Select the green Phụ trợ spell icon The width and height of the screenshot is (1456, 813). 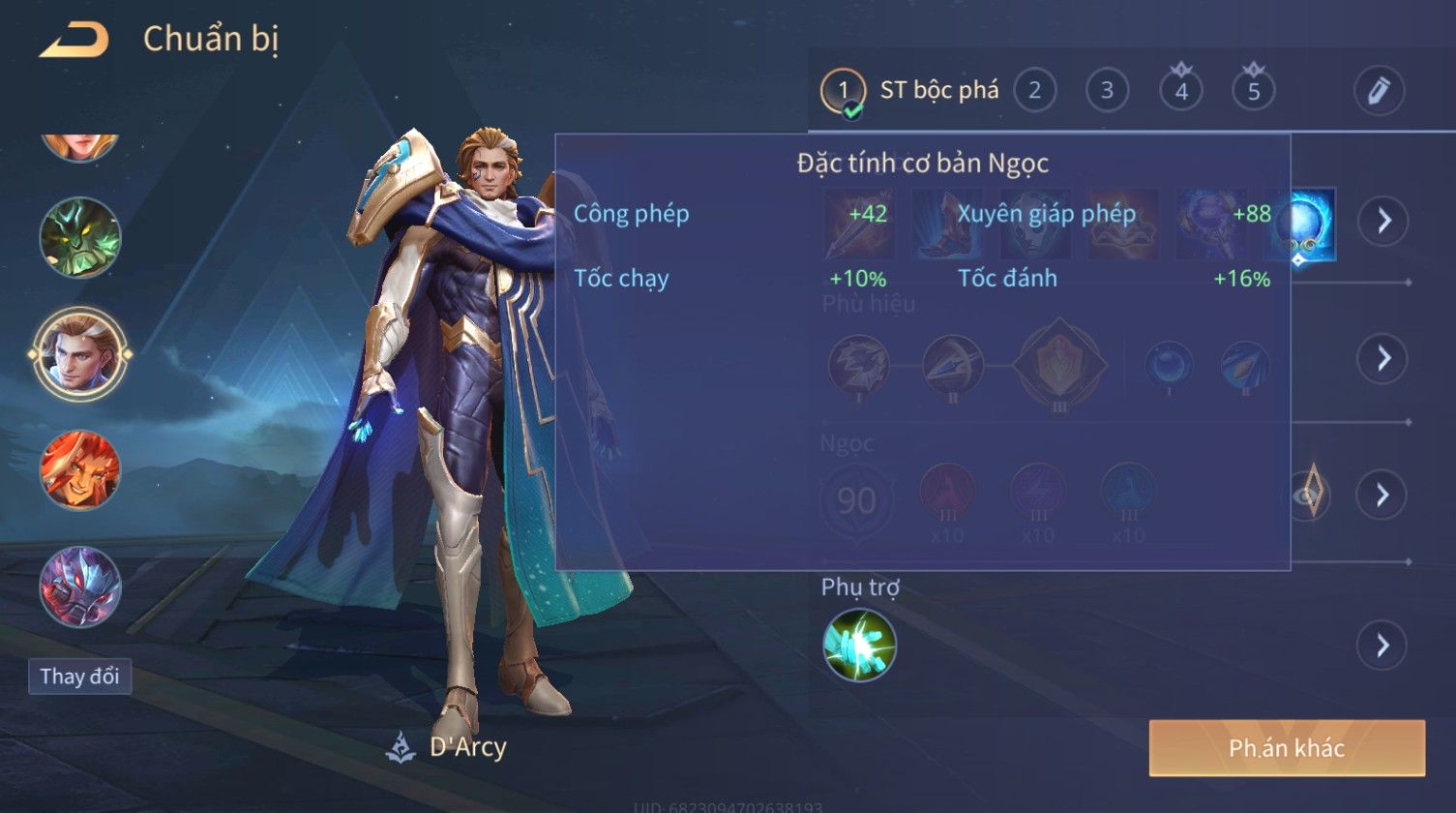pyautogui.click(x=859, y=645)
